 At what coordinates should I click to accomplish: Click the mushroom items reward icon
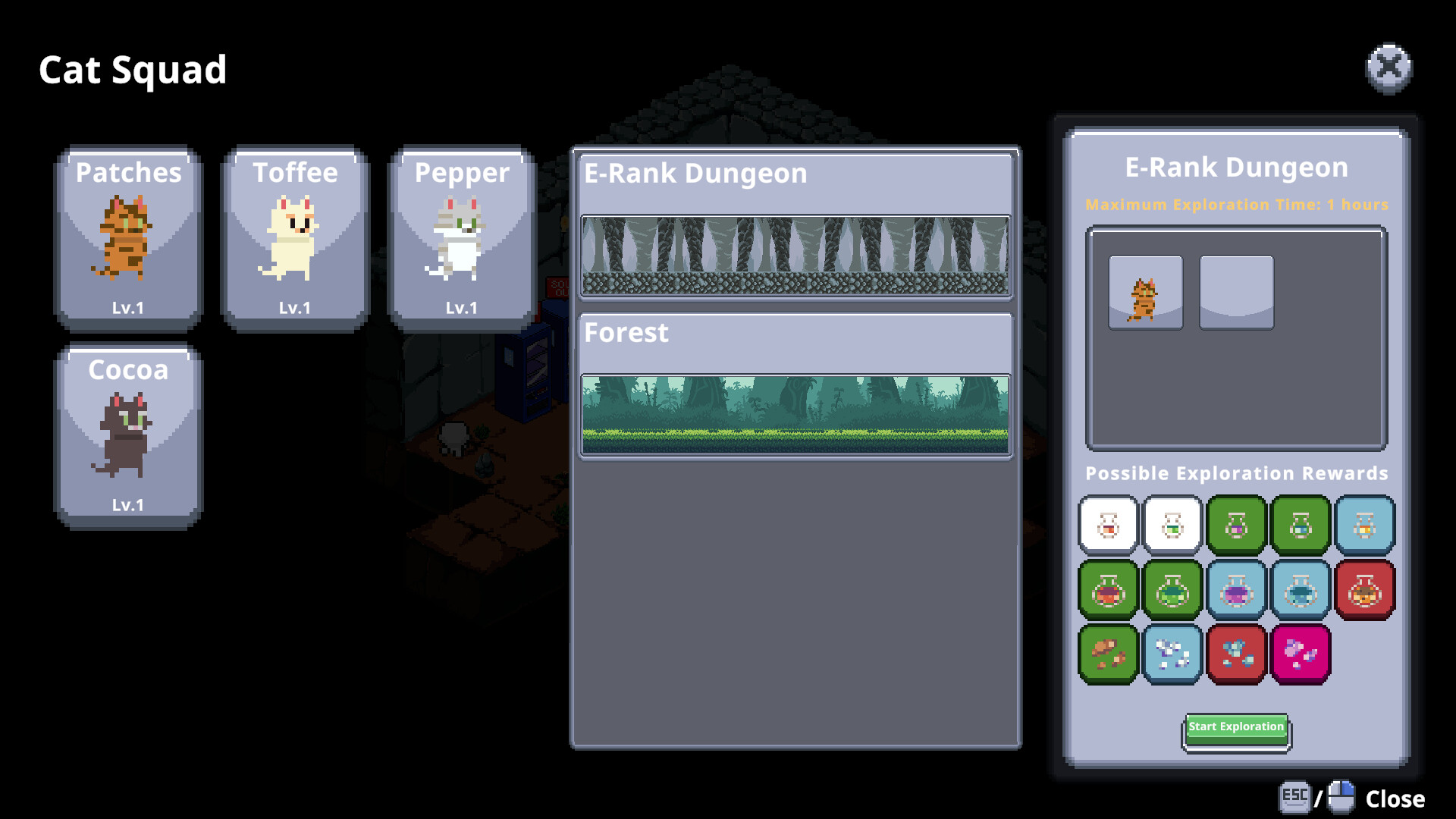1108,654
